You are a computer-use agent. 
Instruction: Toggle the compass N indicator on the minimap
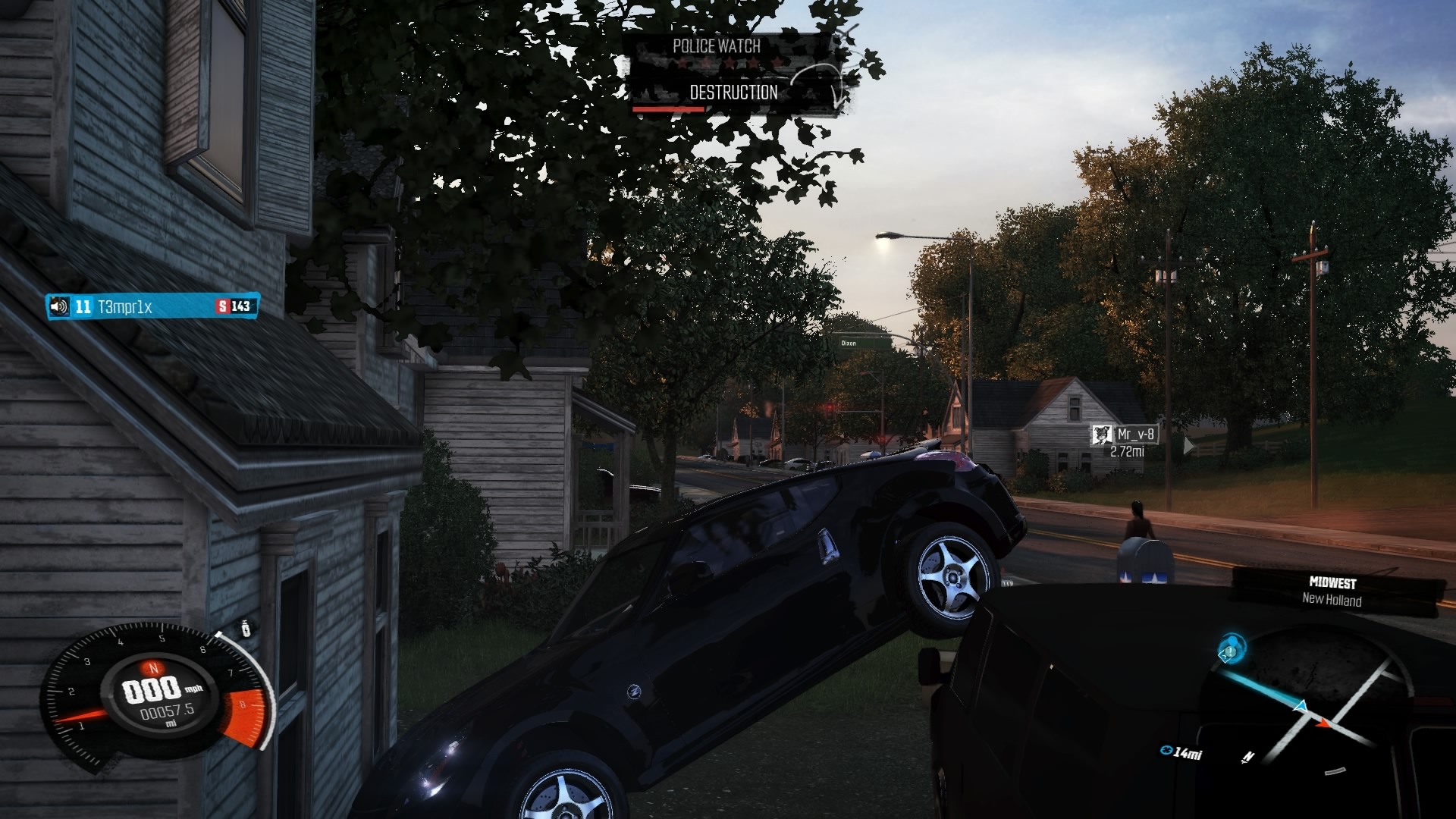(1248, 758)
